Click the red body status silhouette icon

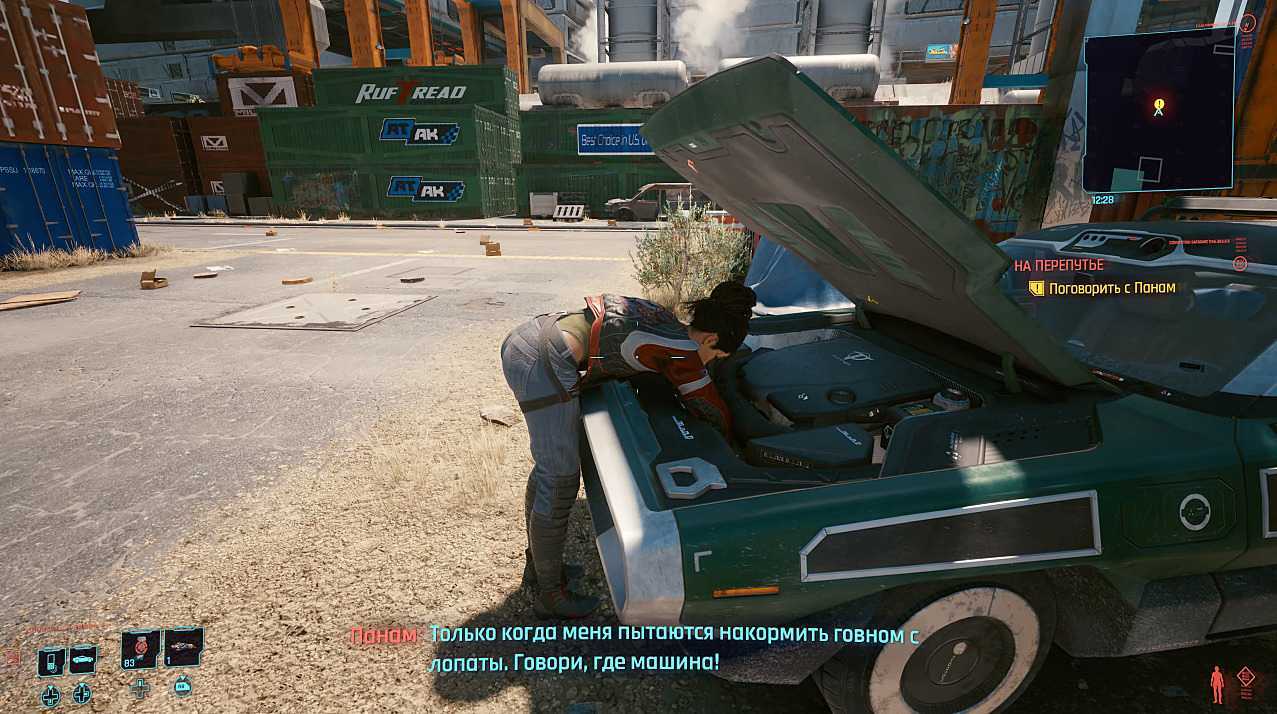pos(1217,684)
